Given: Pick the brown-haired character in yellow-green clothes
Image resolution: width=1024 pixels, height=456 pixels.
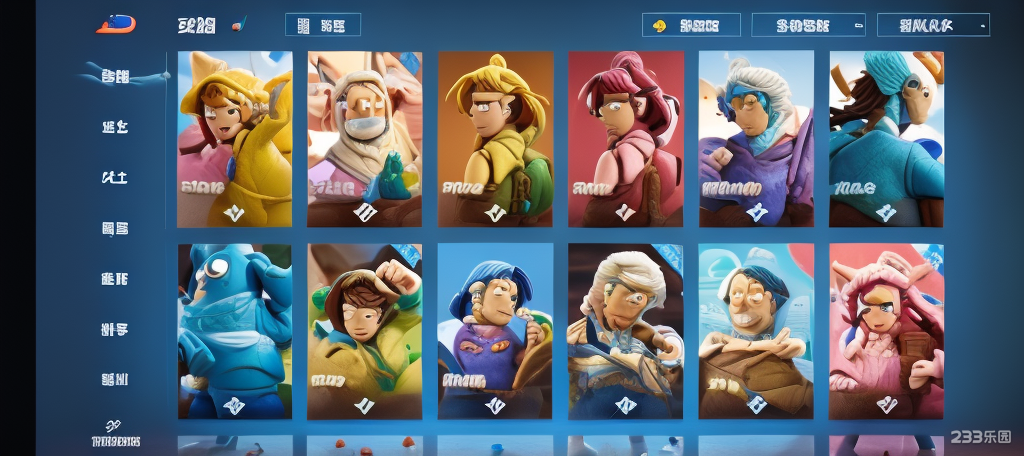Looking at the screenshot, I should 365,331.
